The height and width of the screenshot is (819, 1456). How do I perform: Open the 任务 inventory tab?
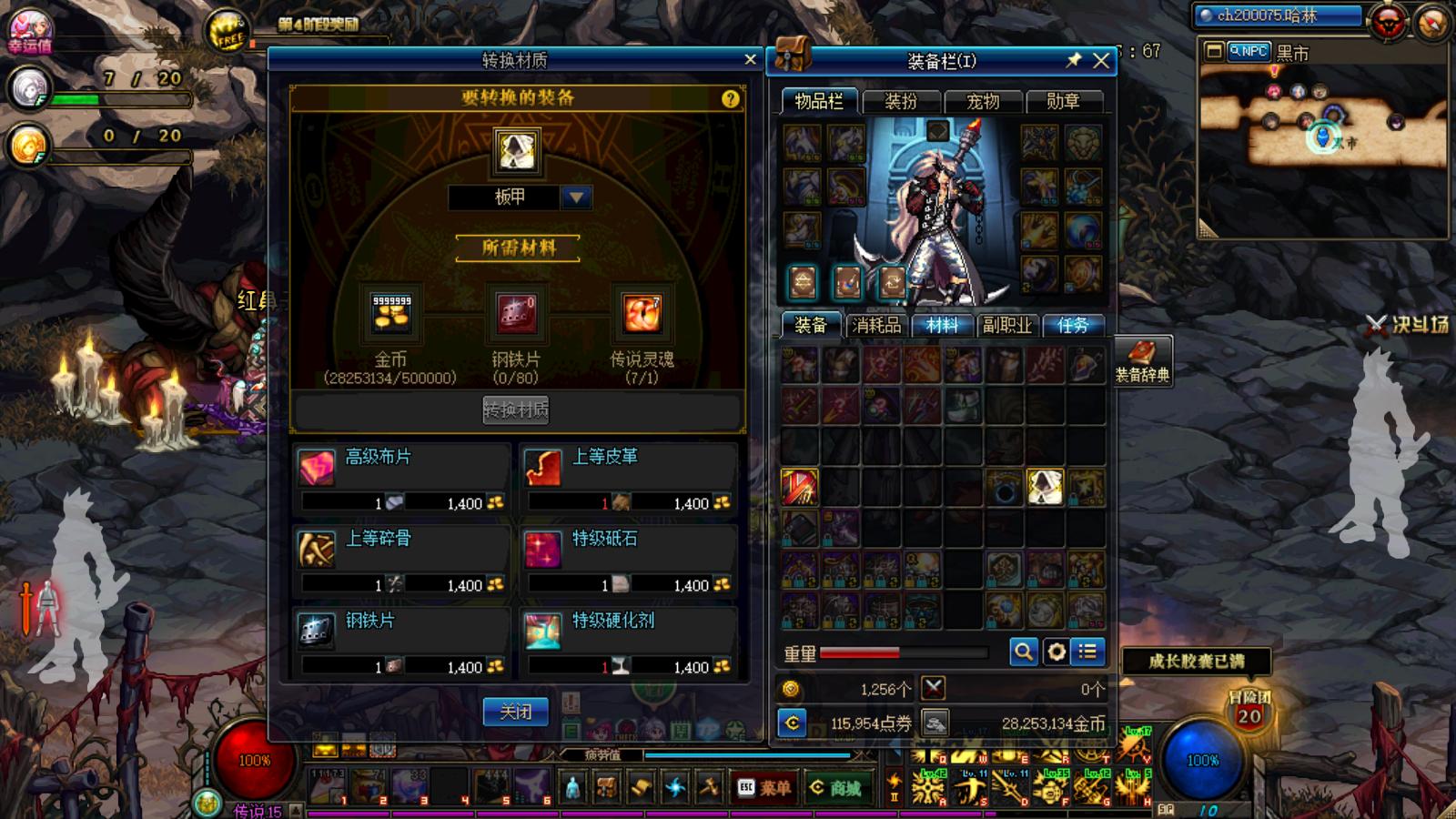pos(1073,325)
